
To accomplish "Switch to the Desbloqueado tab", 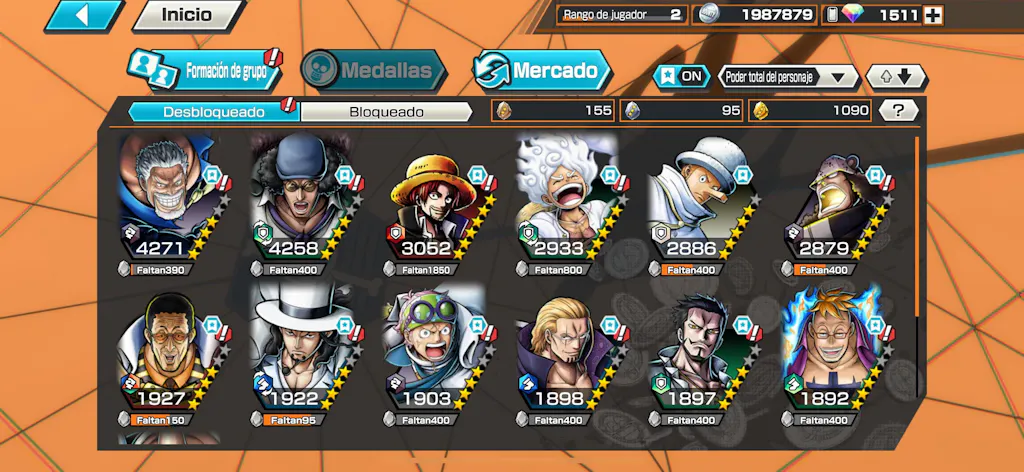I will pos(213,111).
